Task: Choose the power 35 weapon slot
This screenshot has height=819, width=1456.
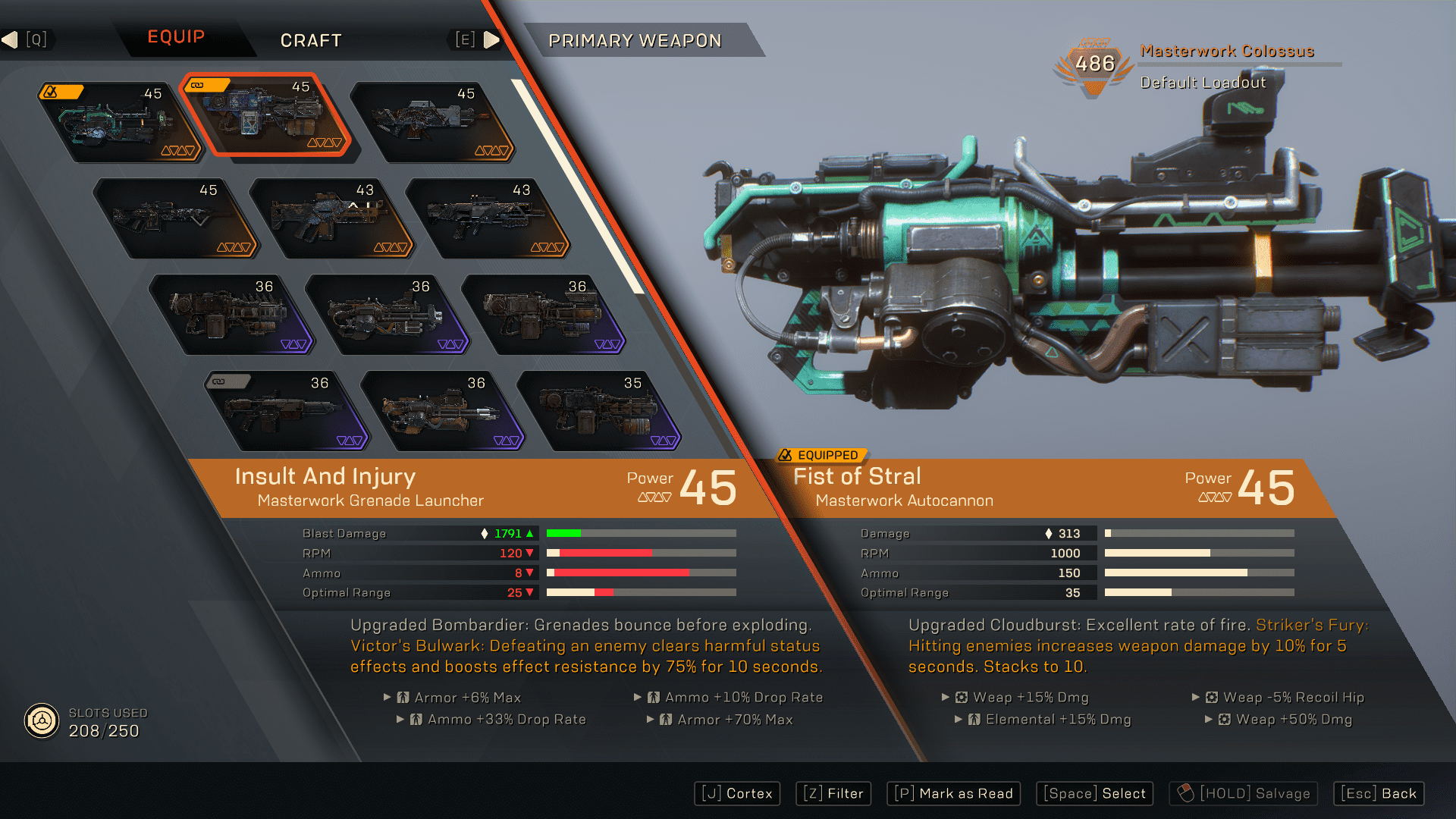Action: (x=598, y=411)
